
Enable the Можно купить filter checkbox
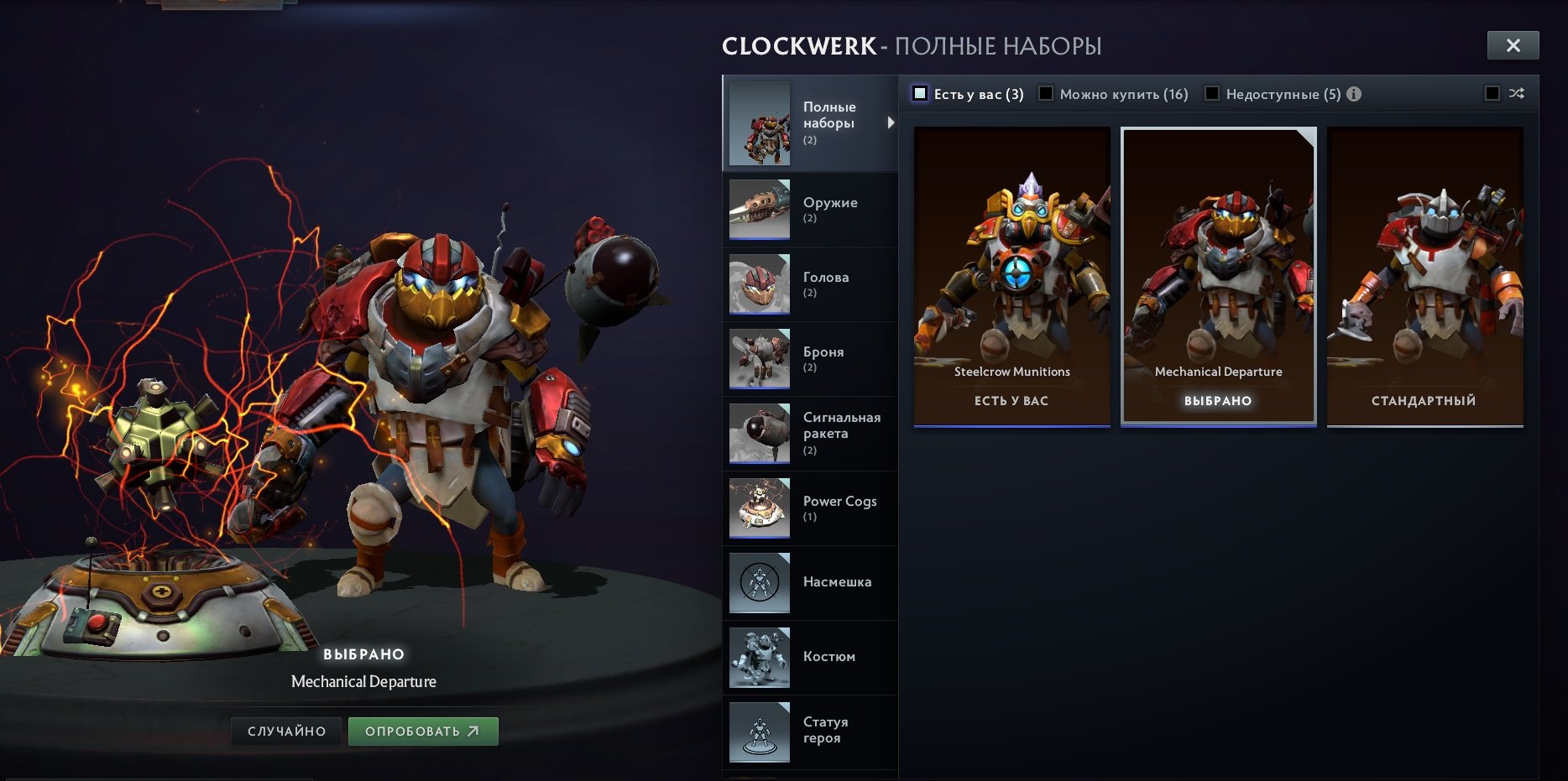pyautogui.click(x=1044, y=94)
